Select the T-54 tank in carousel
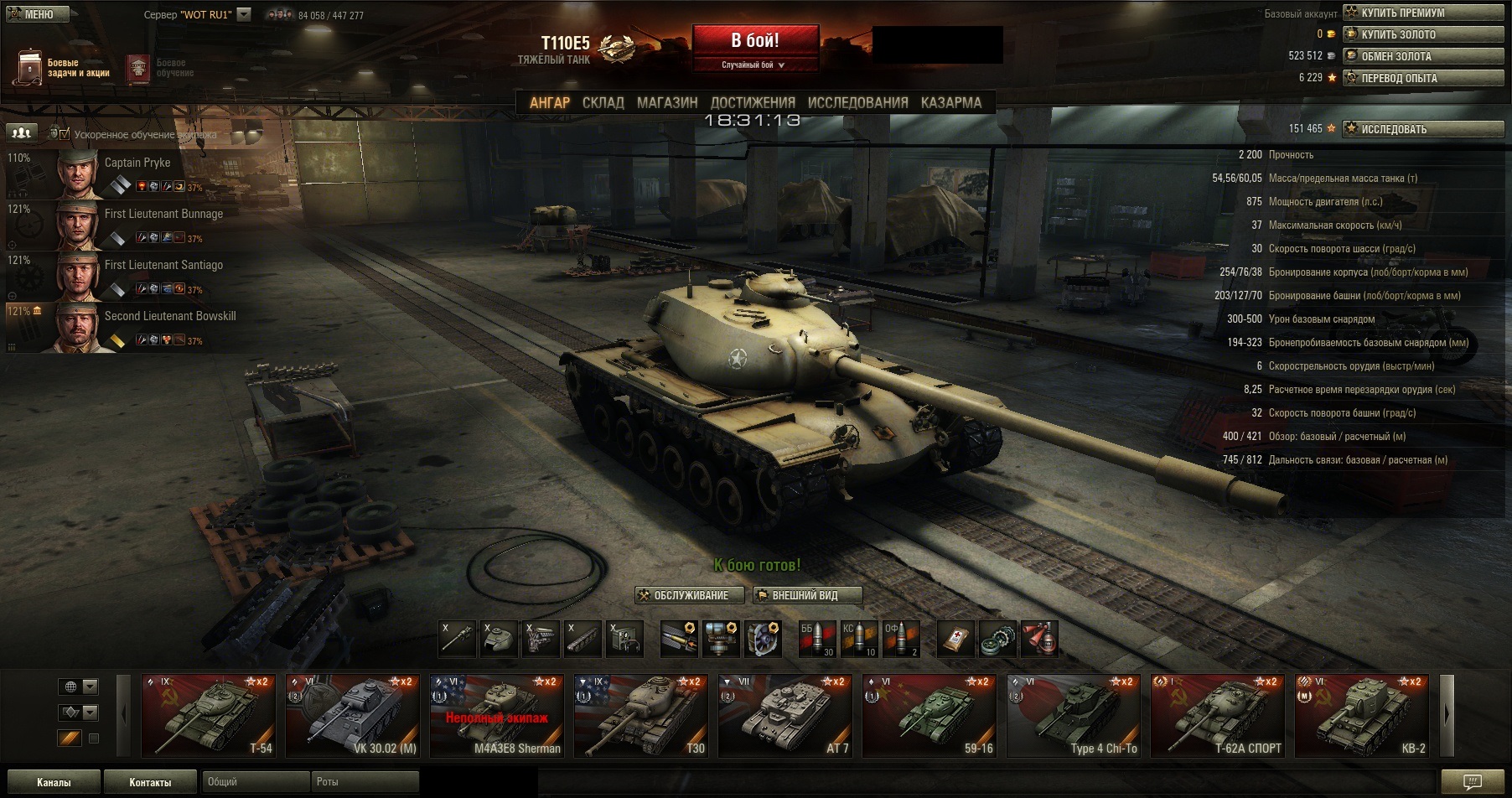Viewport: 1512px width, 798px height. click(x=208, y=715)
